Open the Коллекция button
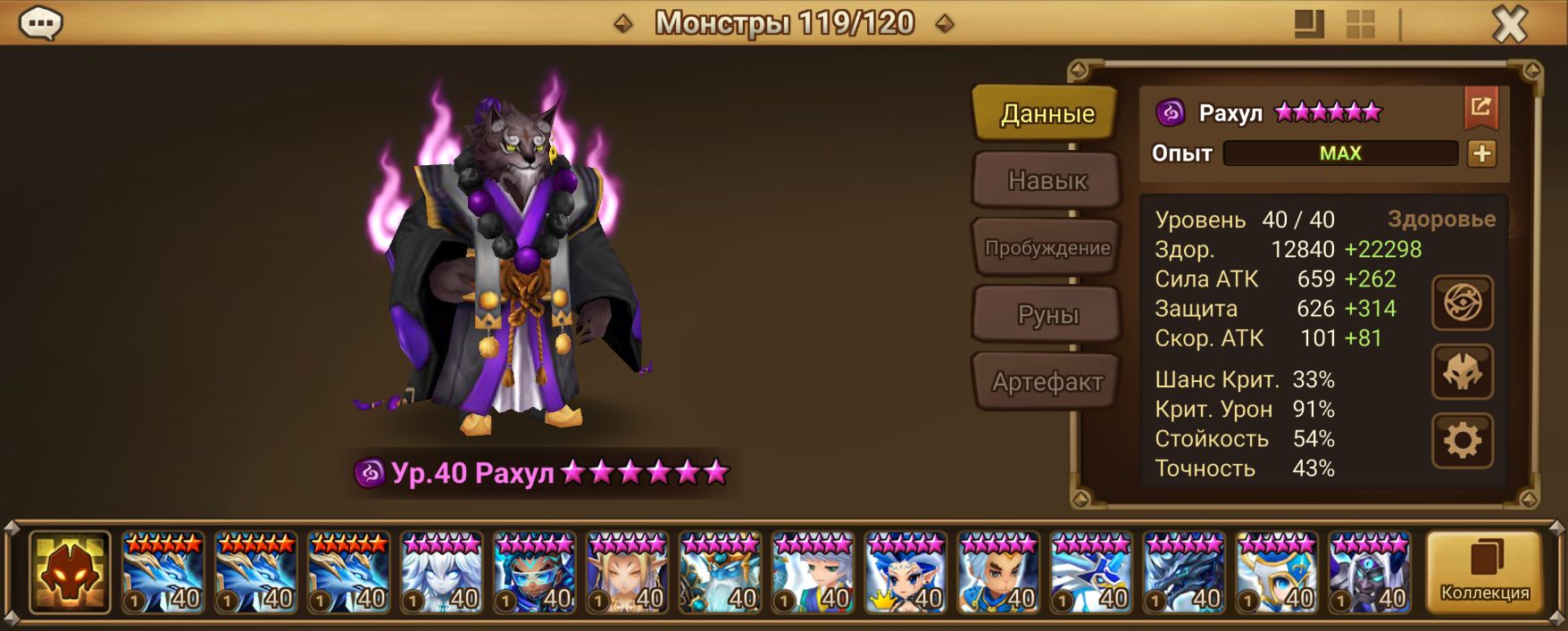 [1484, 572]
